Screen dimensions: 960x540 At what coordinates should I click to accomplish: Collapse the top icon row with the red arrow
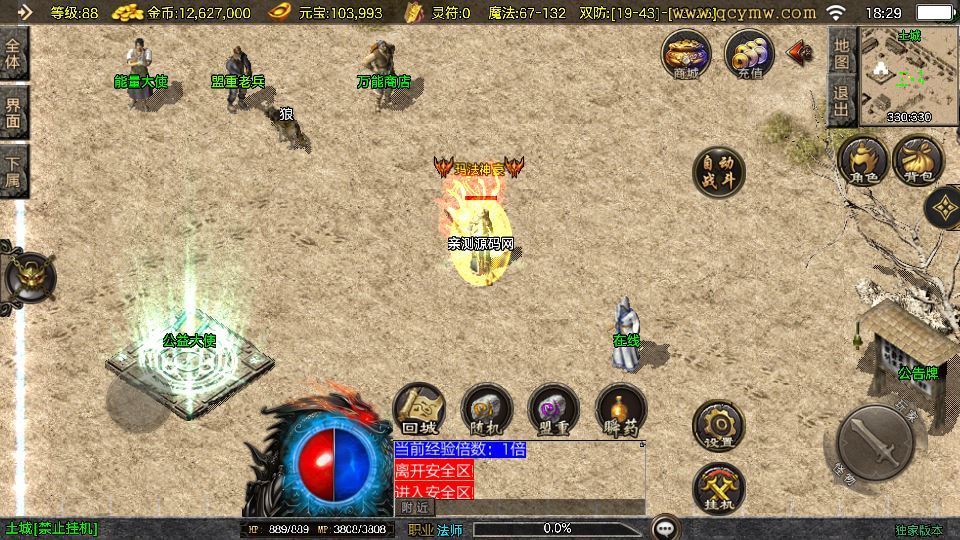click(x=800, y=52)
